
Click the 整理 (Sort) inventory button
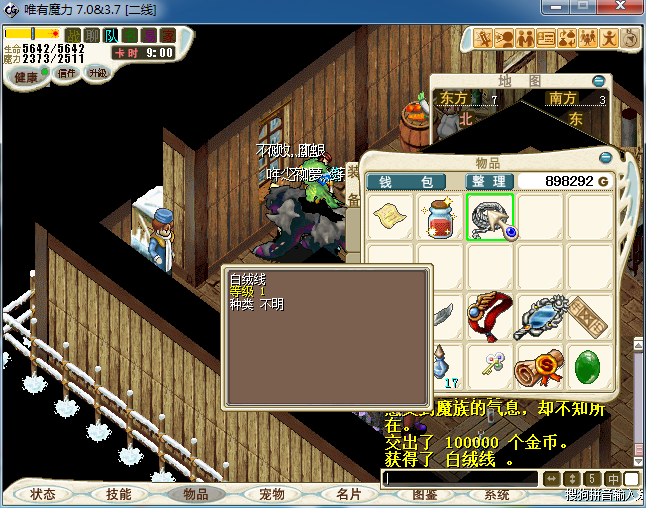490,181
